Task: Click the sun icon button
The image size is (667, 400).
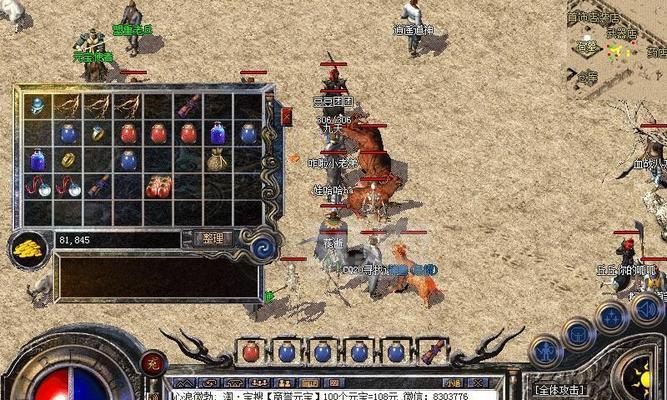Action: 640,380
